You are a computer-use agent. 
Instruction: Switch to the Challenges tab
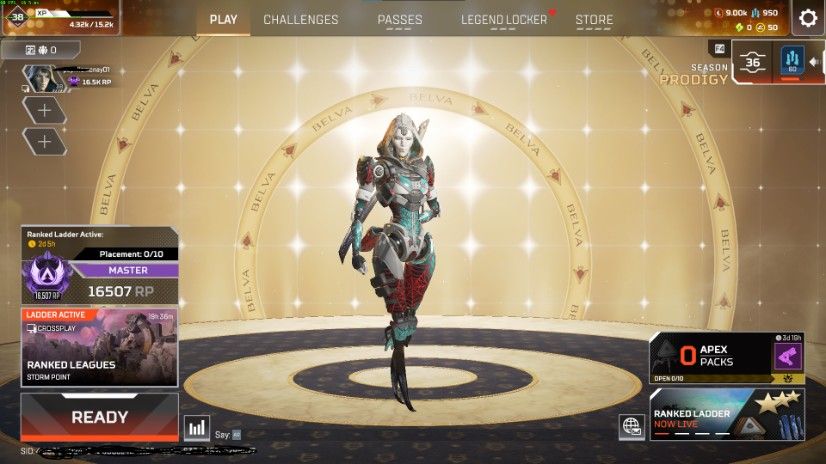[300, 20]
